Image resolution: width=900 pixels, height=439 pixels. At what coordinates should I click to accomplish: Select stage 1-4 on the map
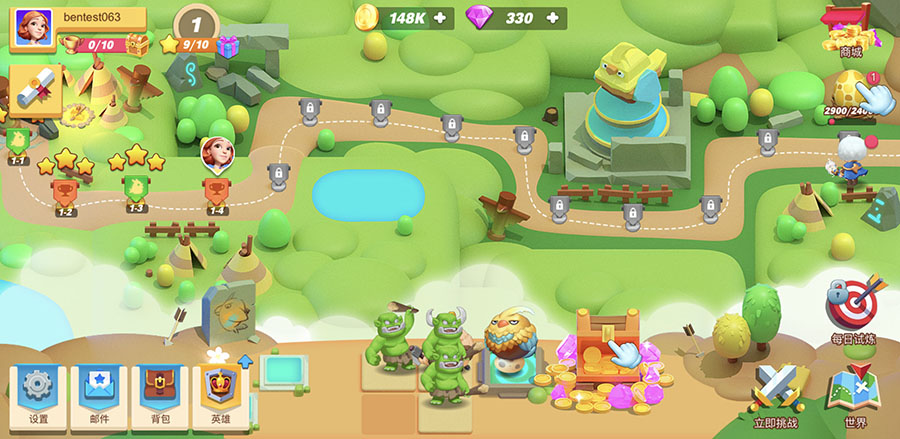(x=215, y=188)
